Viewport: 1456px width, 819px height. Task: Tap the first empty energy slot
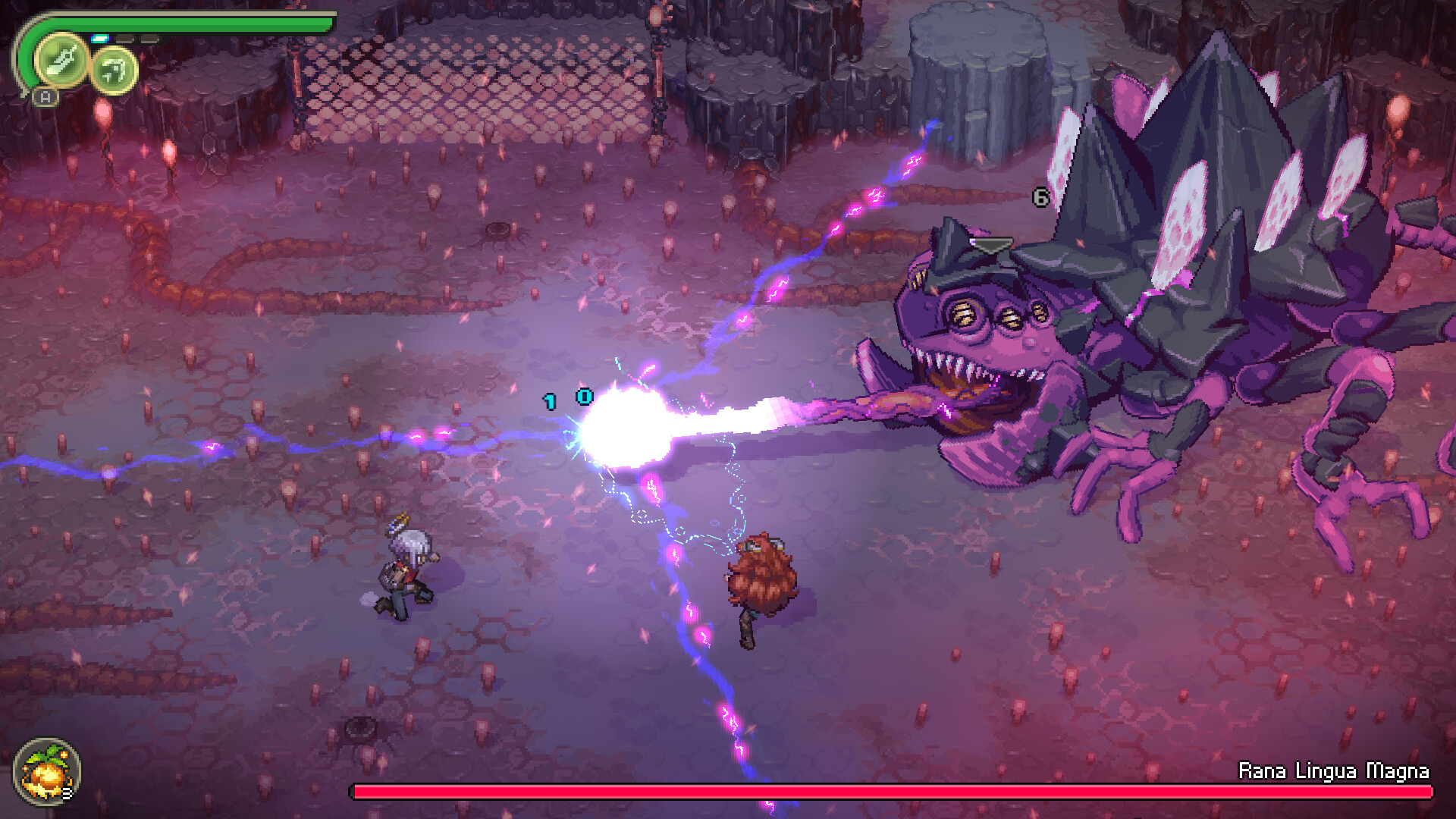pyautogui.click(x=125, y=38)
